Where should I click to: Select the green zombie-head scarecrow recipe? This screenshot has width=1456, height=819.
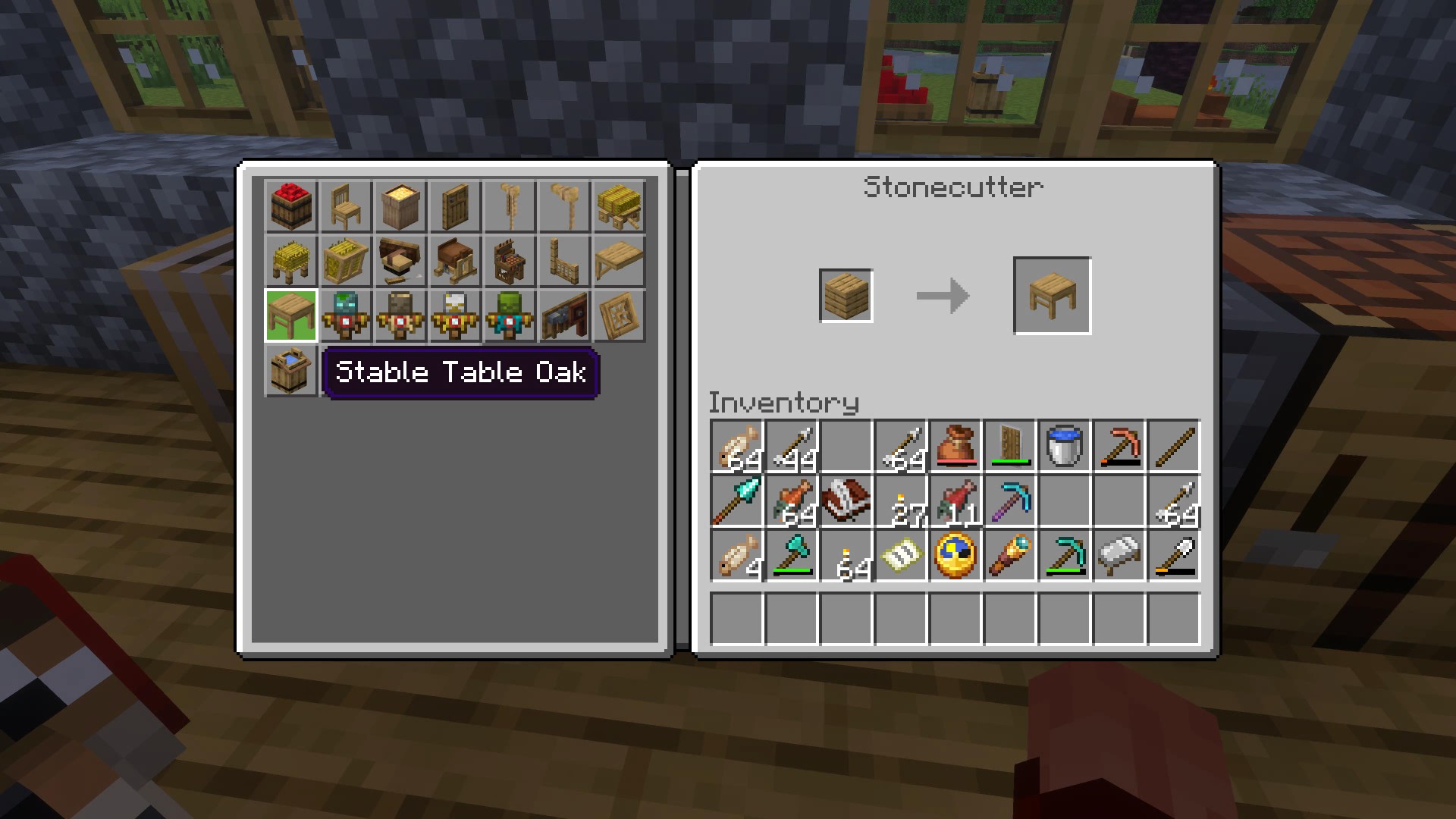[x=510, y=315]
